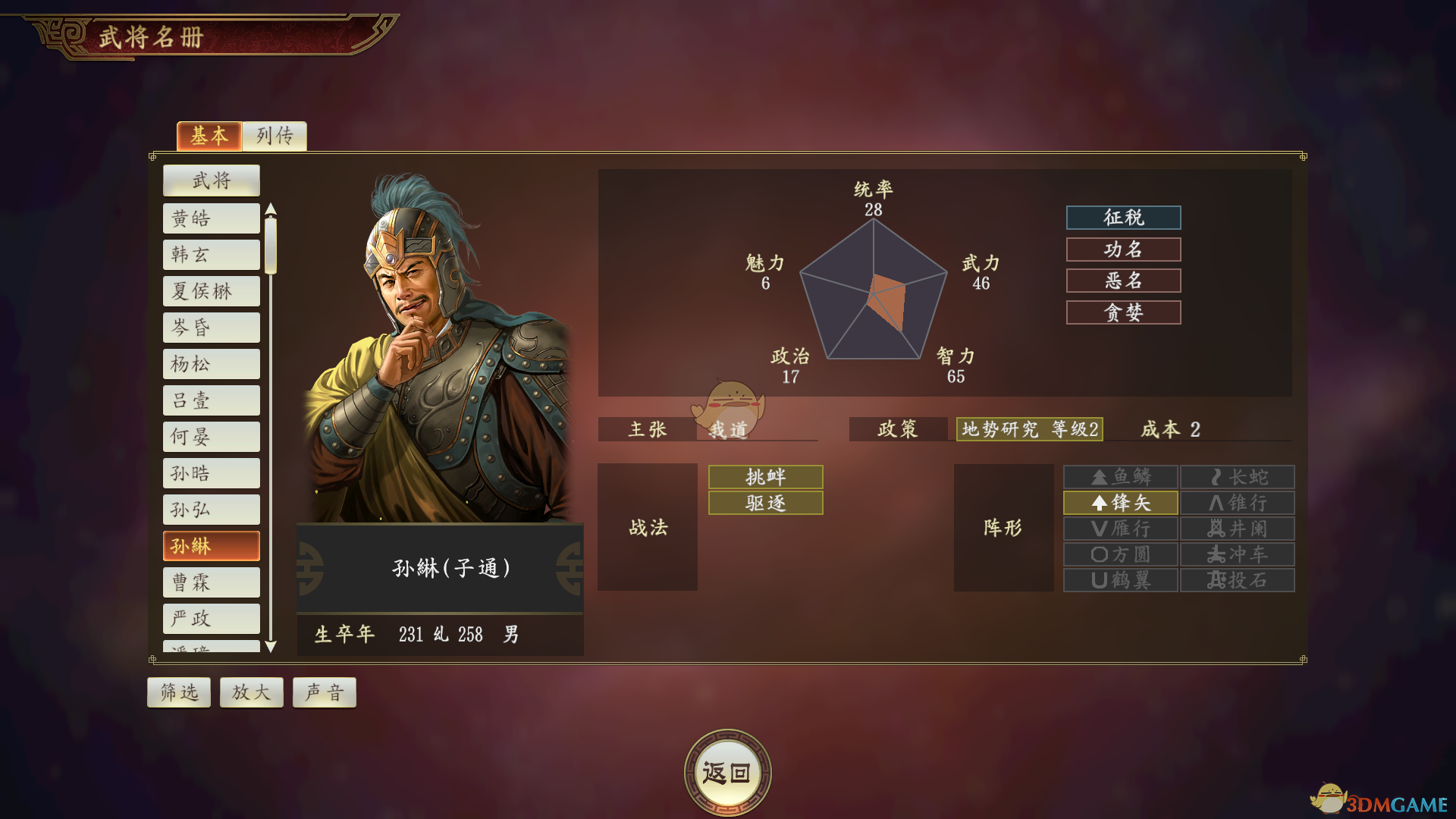Image resolution: width=1456 pixels, height=819 pixels.
Task: Choose the 锋矢 (arrowhead) formation icon
Action: coord(1120,503)
